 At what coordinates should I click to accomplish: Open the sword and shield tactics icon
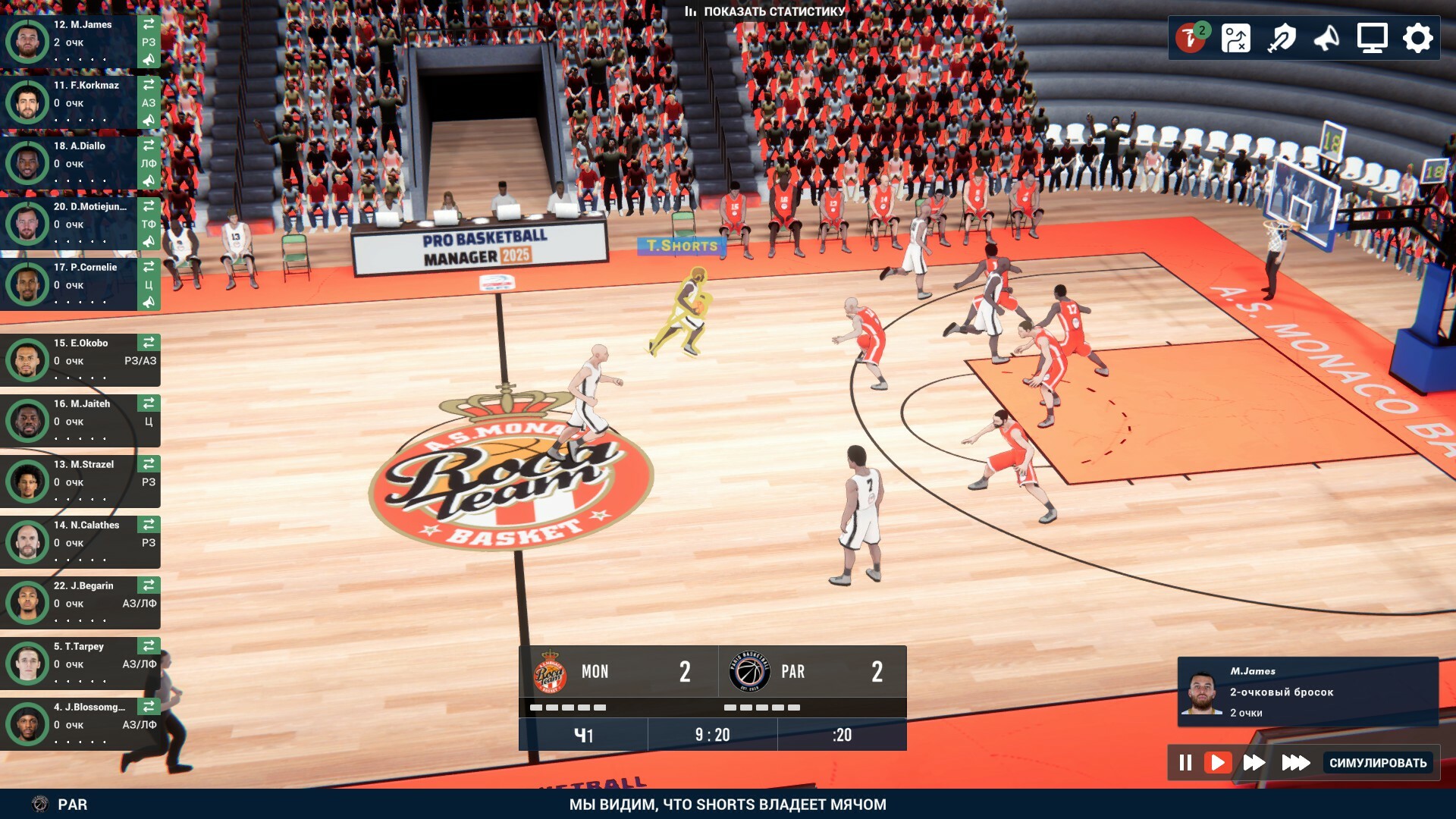click(1282, 38)
